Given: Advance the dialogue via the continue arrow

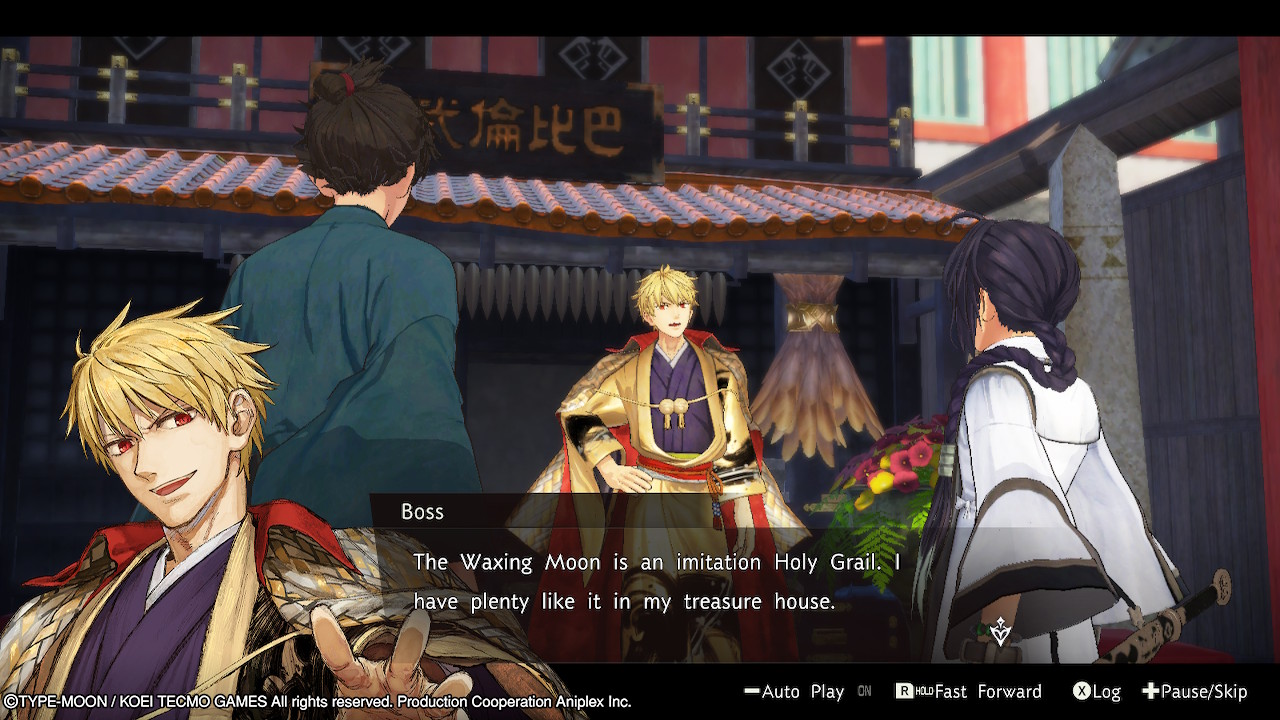Looking at the screenshot, I should 1000,631.
